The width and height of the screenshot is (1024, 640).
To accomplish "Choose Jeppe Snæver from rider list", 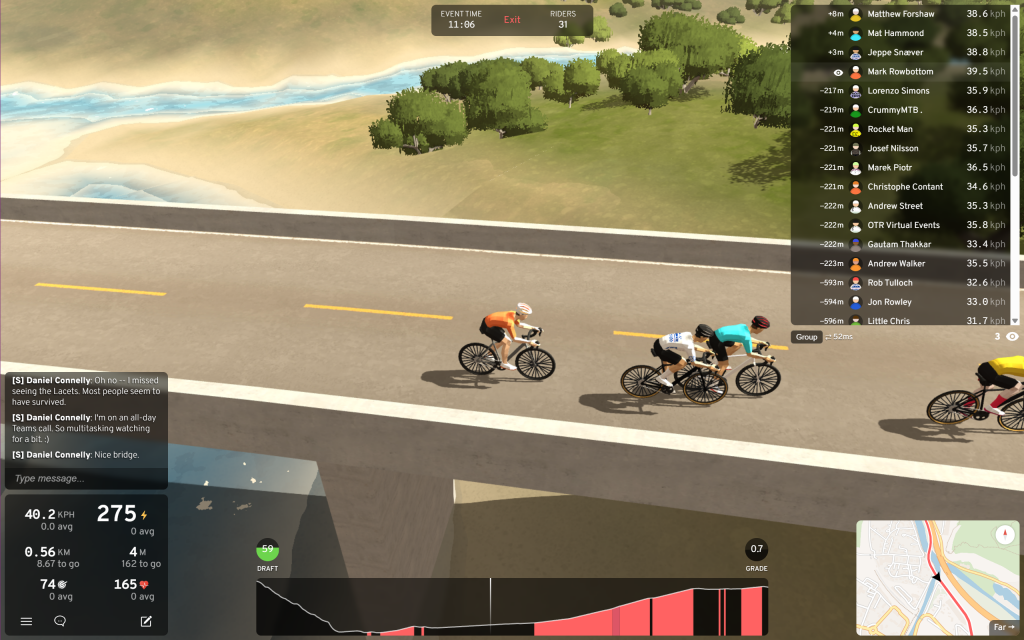I will (895, 52).
